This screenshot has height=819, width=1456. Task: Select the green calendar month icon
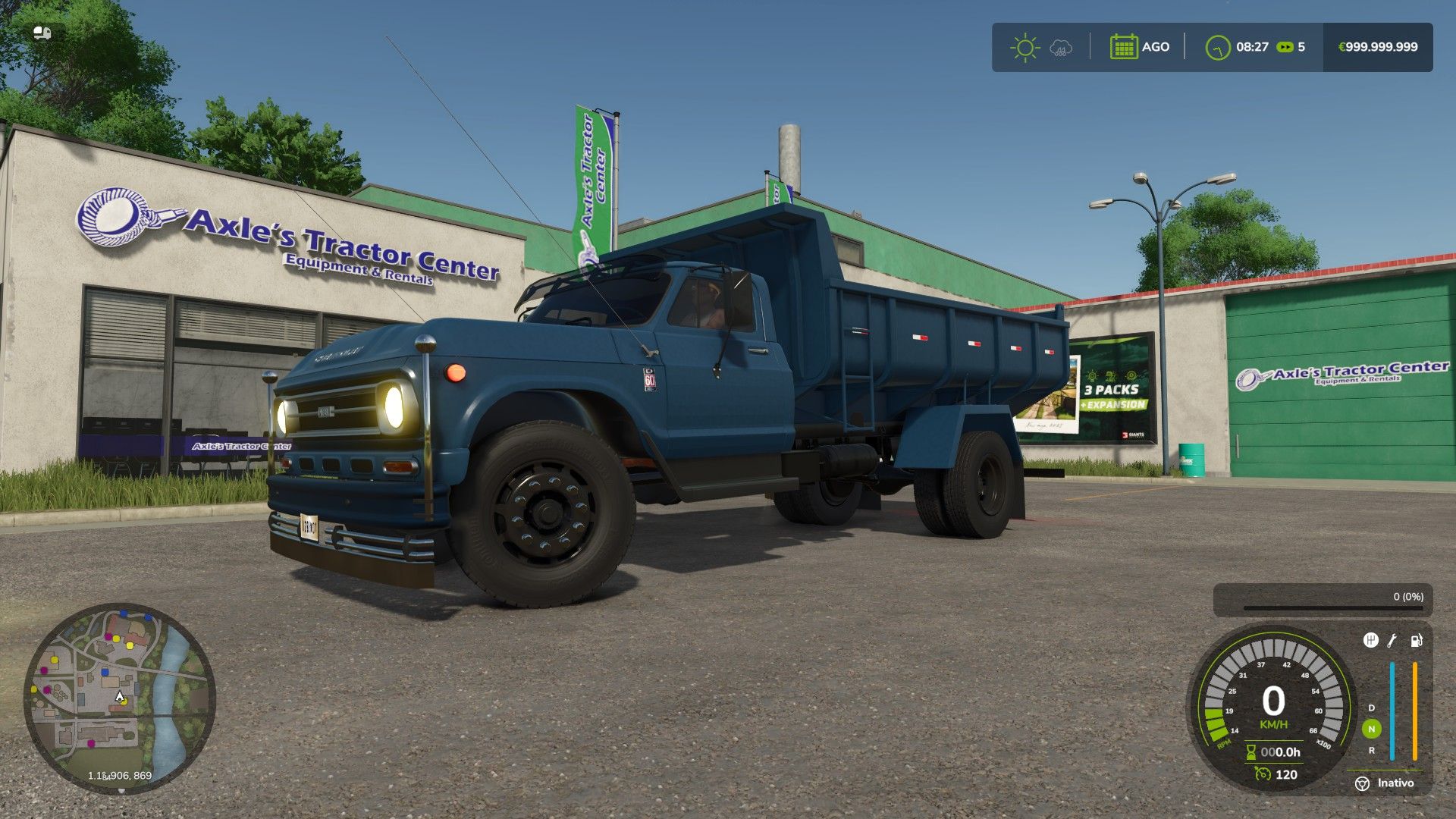[x=1123, y=47]
